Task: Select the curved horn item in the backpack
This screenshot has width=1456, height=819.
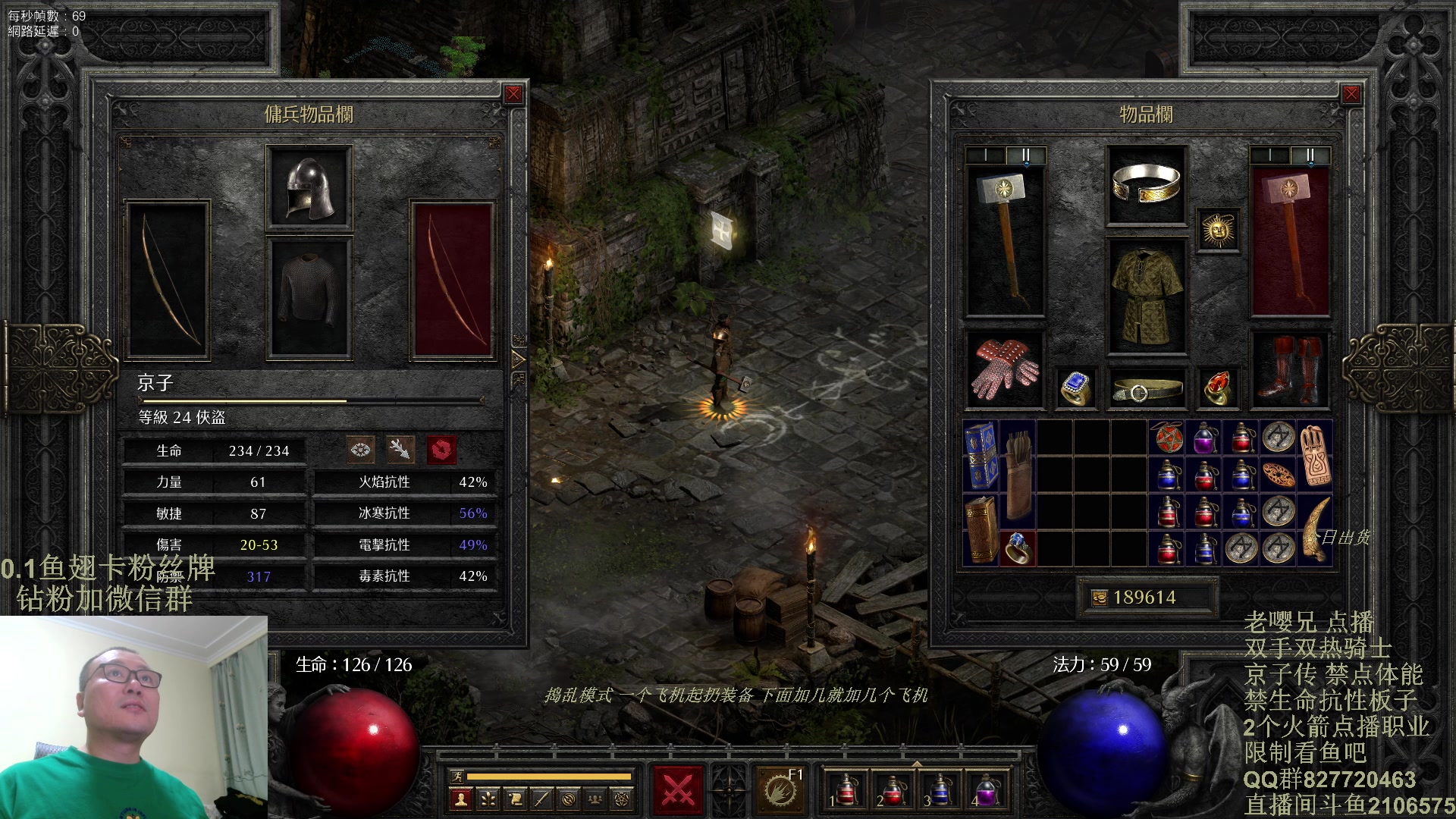Action: (1316, 529)
